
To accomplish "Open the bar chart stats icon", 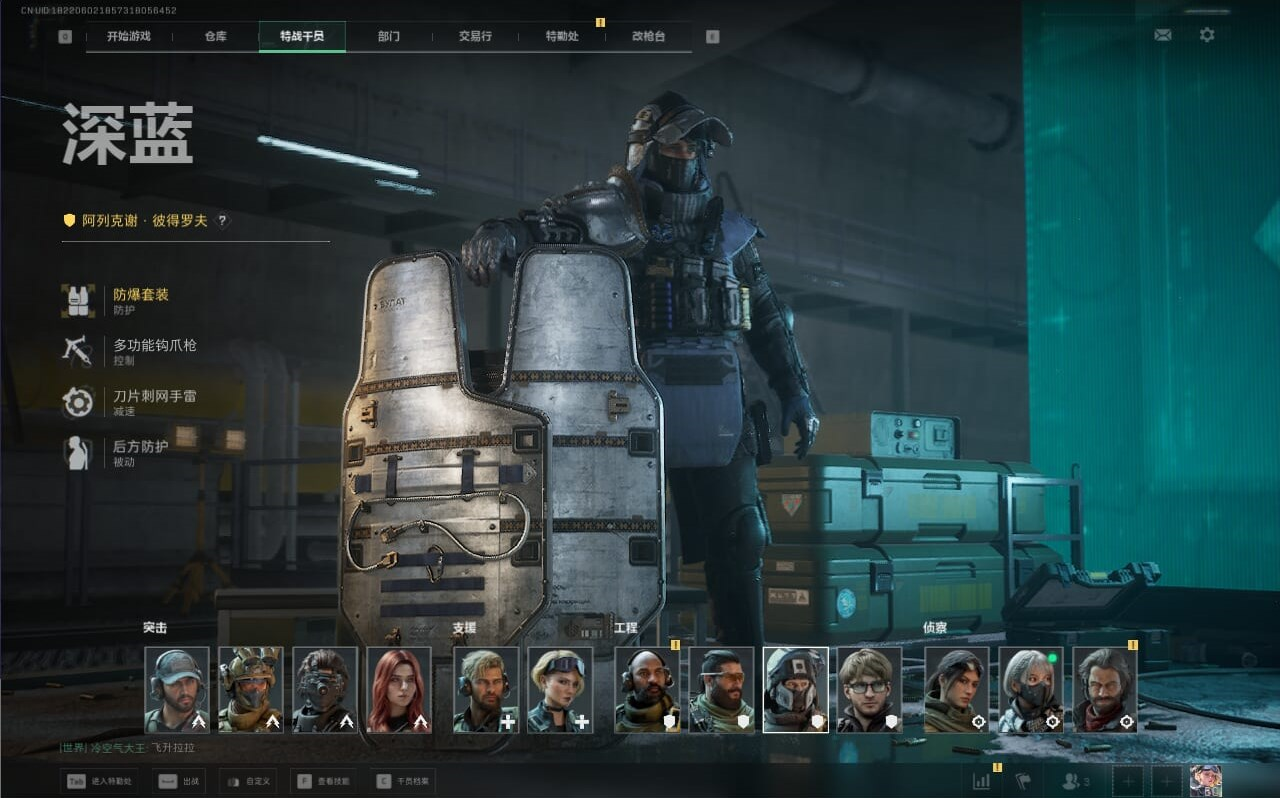I will tap(982, 781).
